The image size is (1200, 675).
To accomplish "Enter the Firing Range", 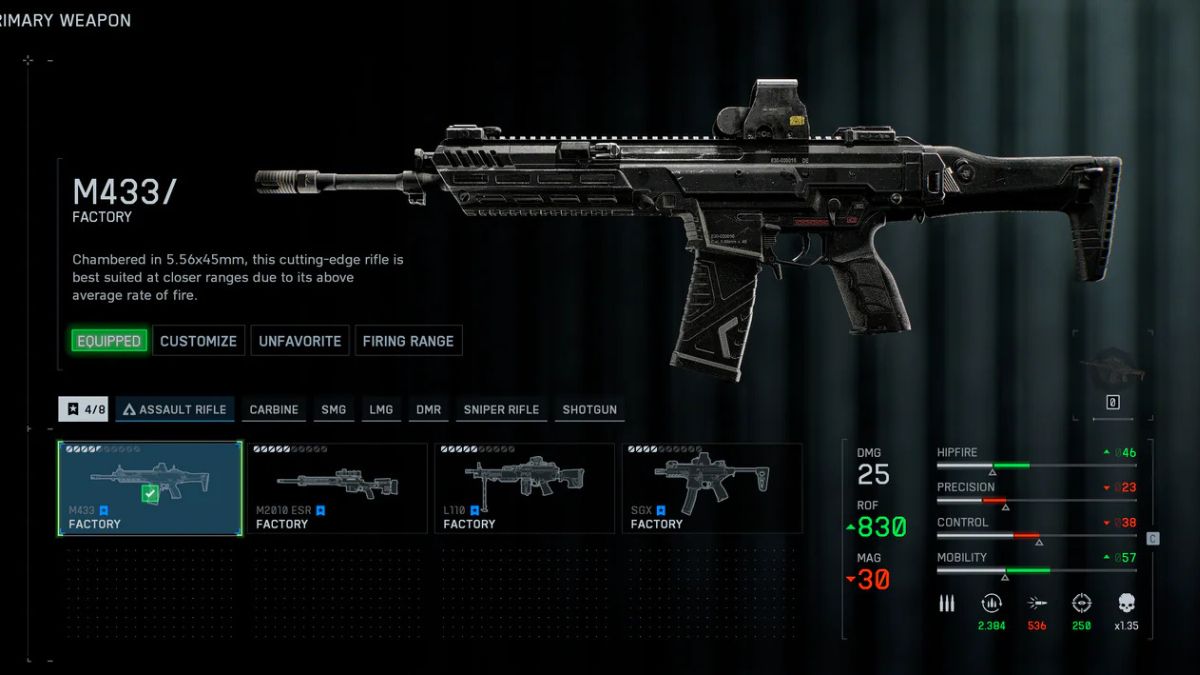I will point(408,341).
